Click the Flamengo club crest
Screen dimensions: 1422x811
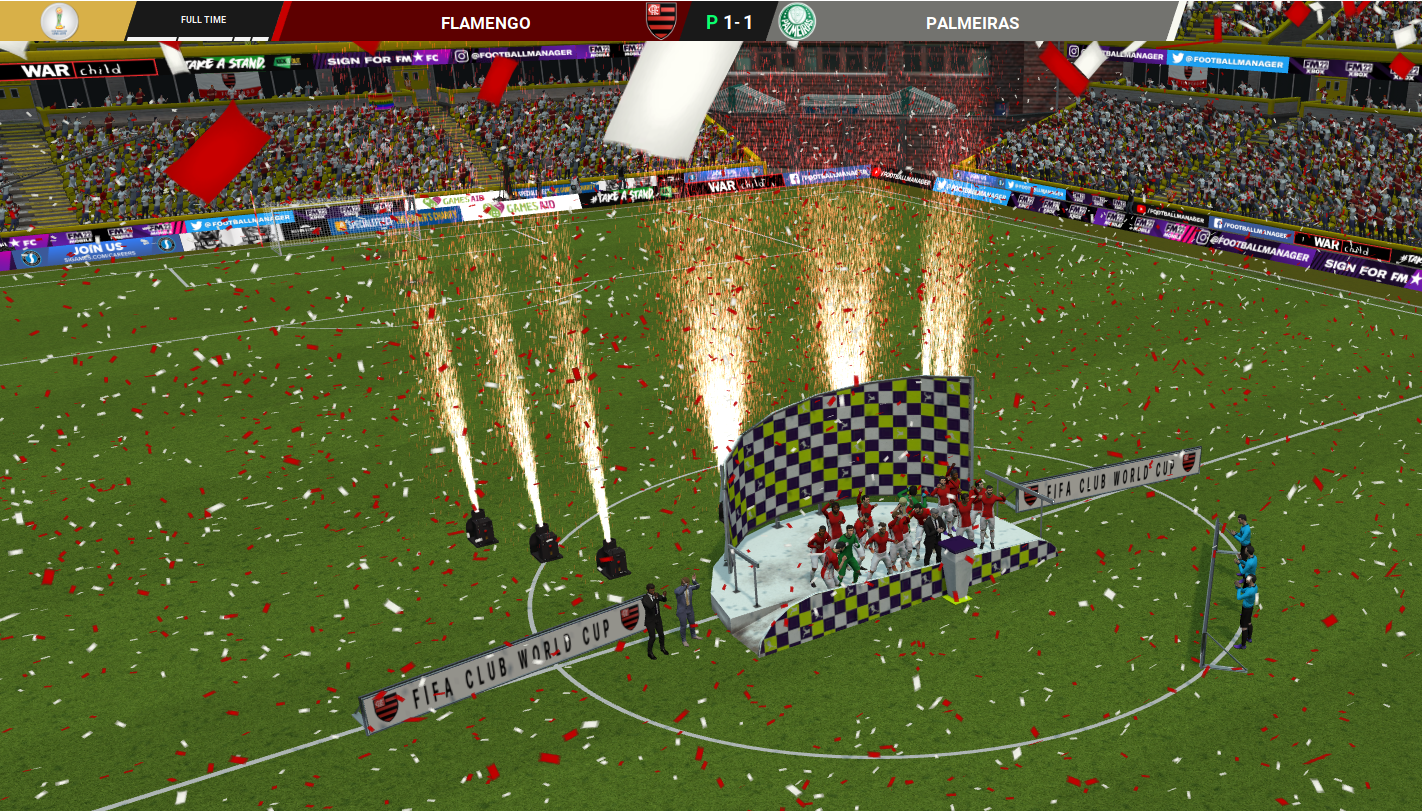(661, 20)
